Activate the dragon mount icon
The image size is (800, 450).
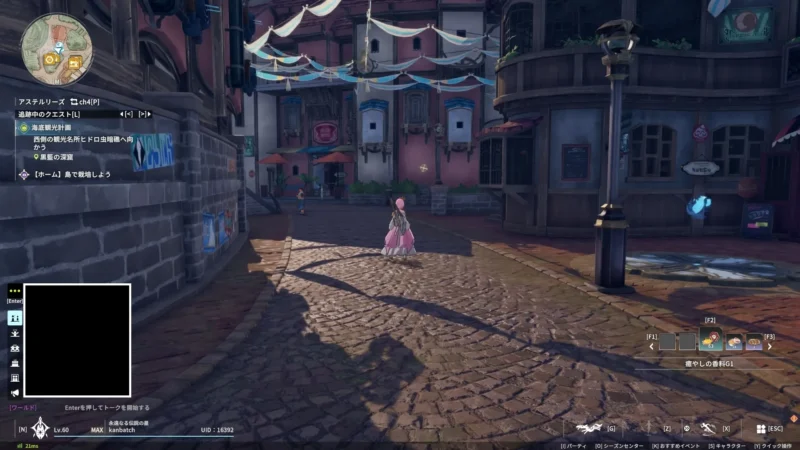pyautogui.click(x=590, y=428)
